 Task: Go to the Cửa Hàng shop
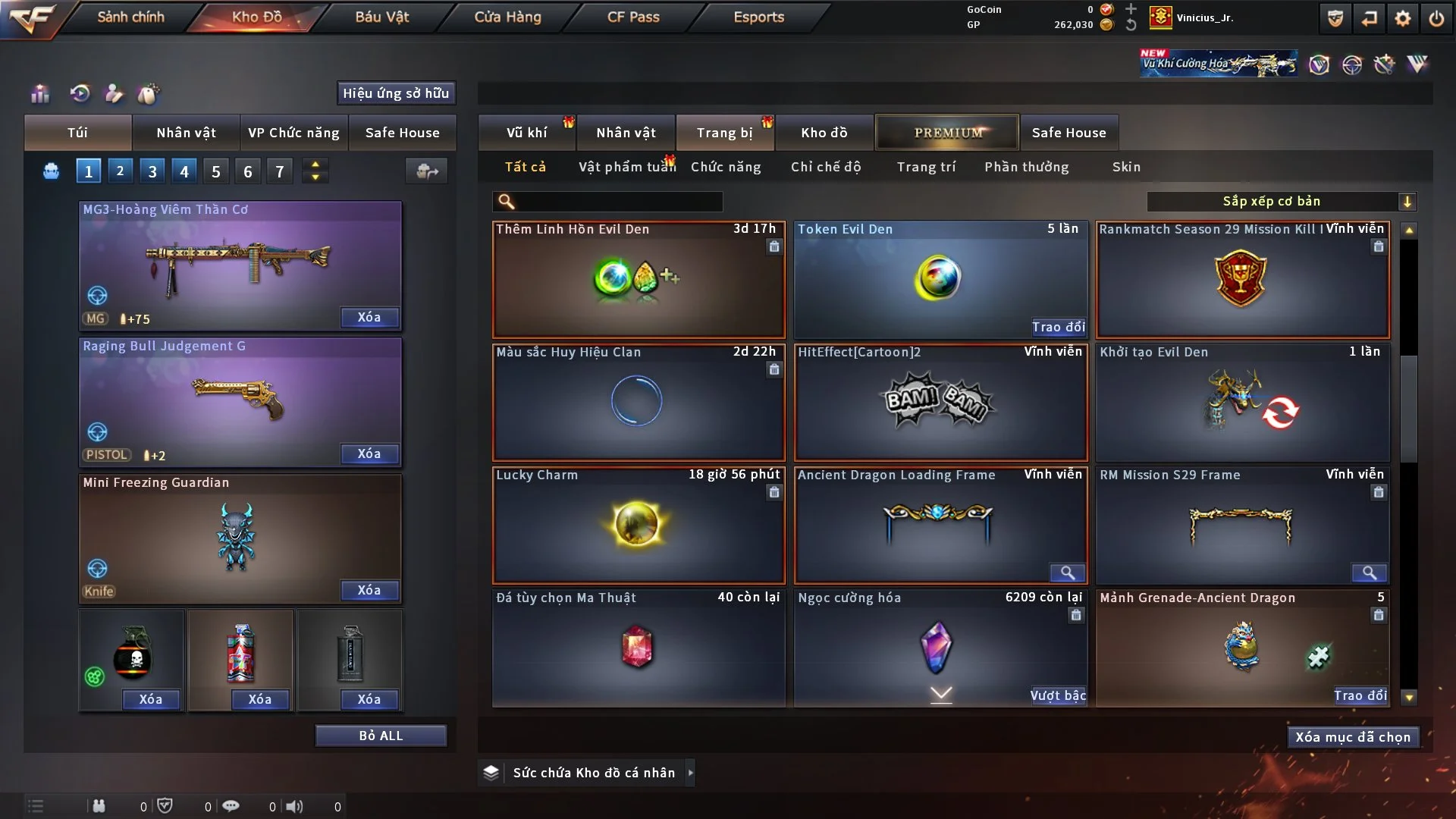coord(507,17)
